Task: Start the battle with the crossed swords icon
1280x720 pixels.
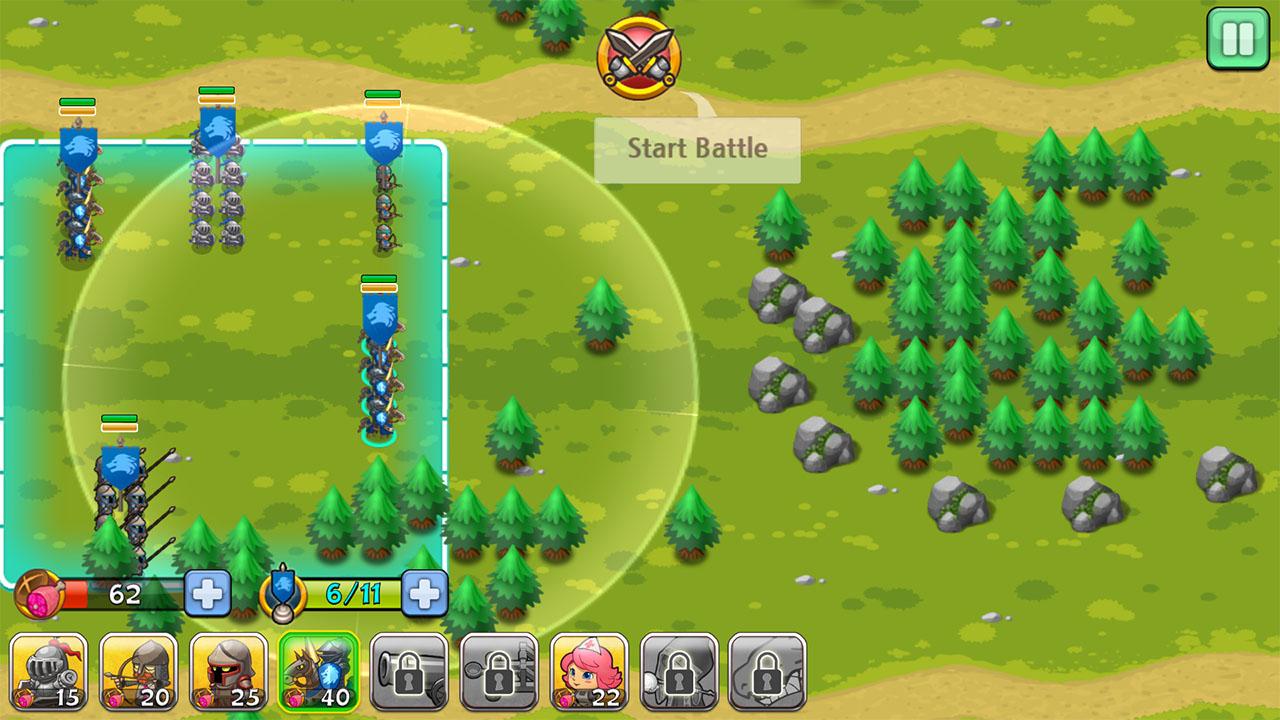Action: tap(639, 57)
